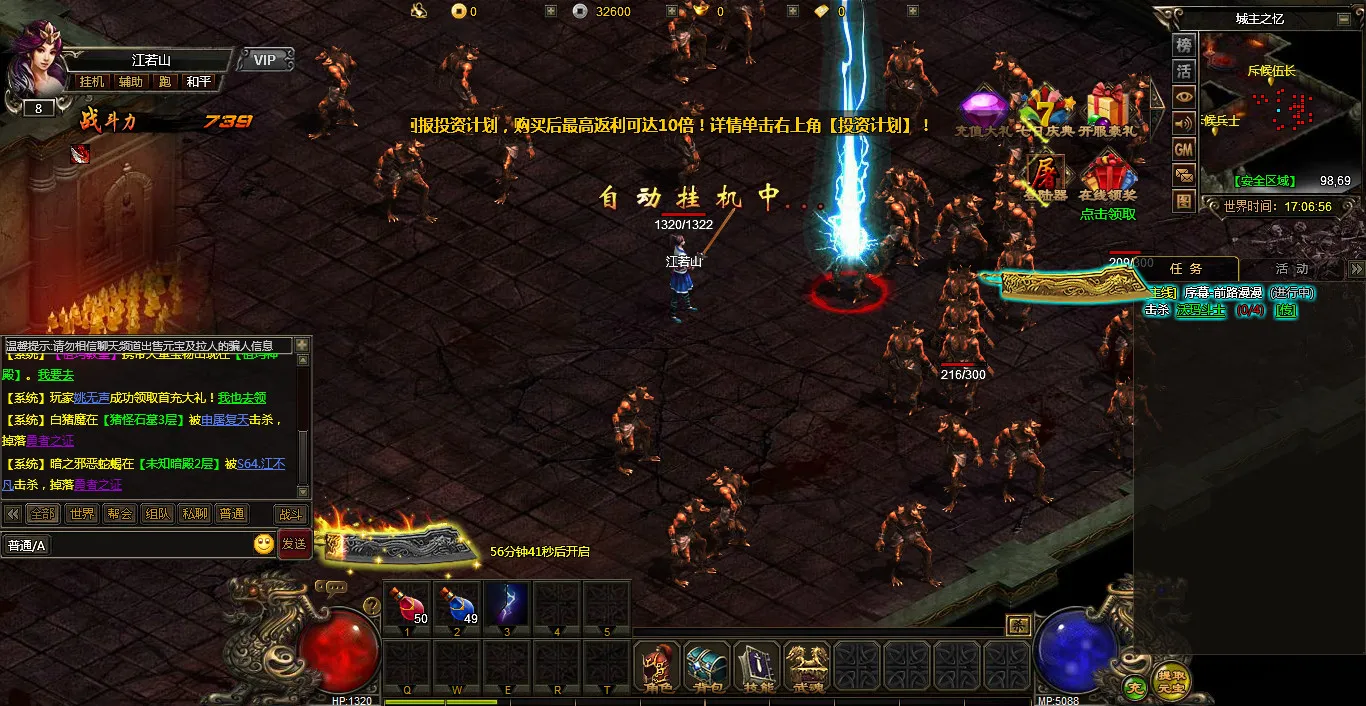Image resolution: width=1366 pixels, height=706 pixels.
Task: Open the 武魂 martial soul menu
Action: click(807, 665)
